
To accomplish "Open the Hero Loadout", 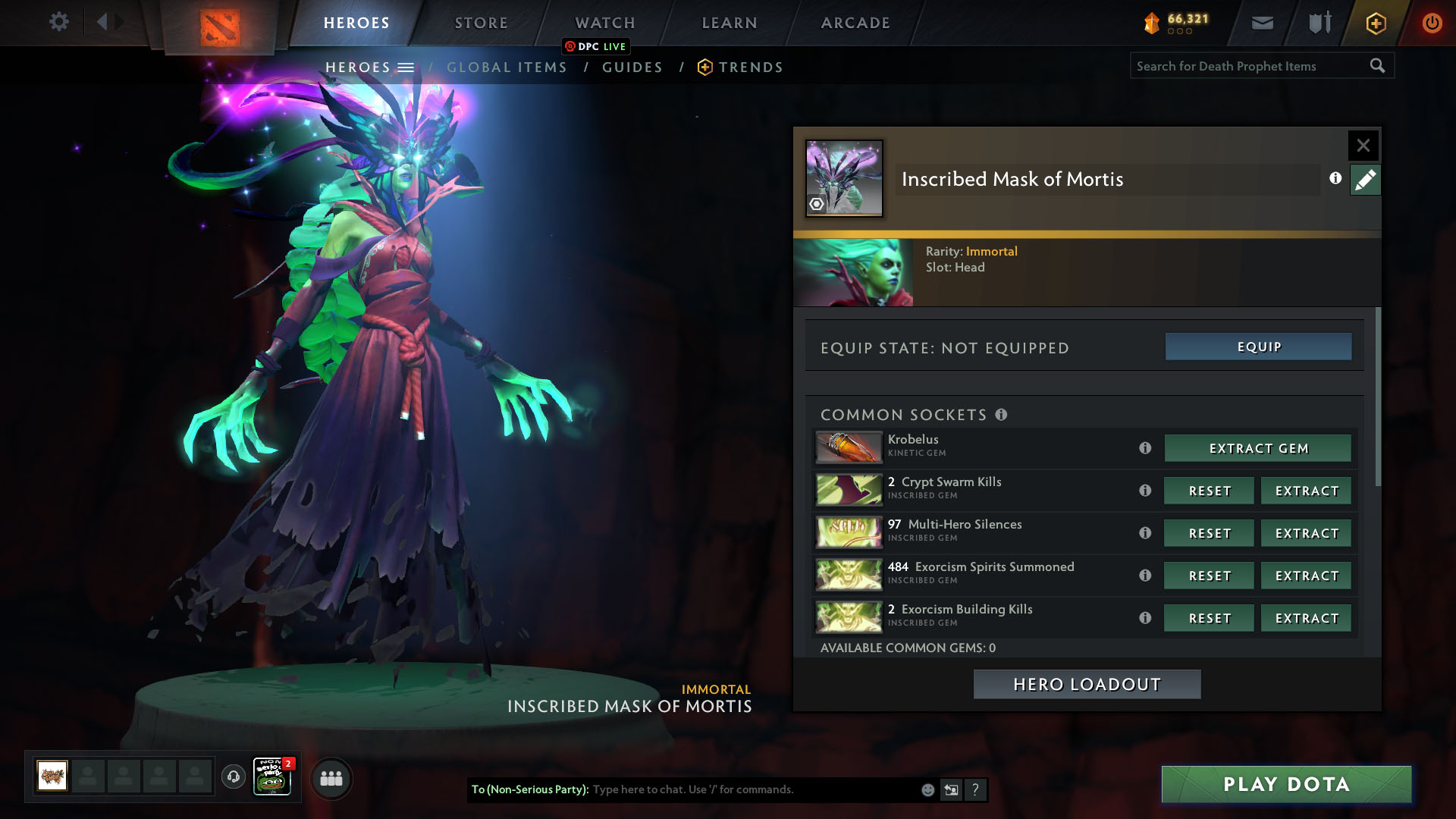I will click(x=1087, y=684).
